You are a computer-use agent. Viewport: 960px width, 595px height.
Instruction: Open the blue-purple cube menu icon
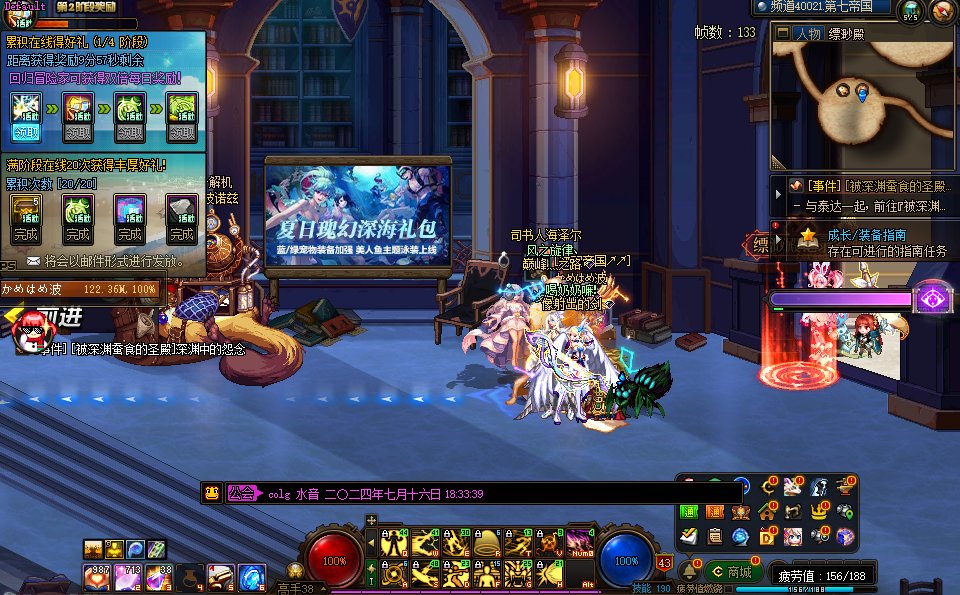pyautogui.click(x=845, y=537)
